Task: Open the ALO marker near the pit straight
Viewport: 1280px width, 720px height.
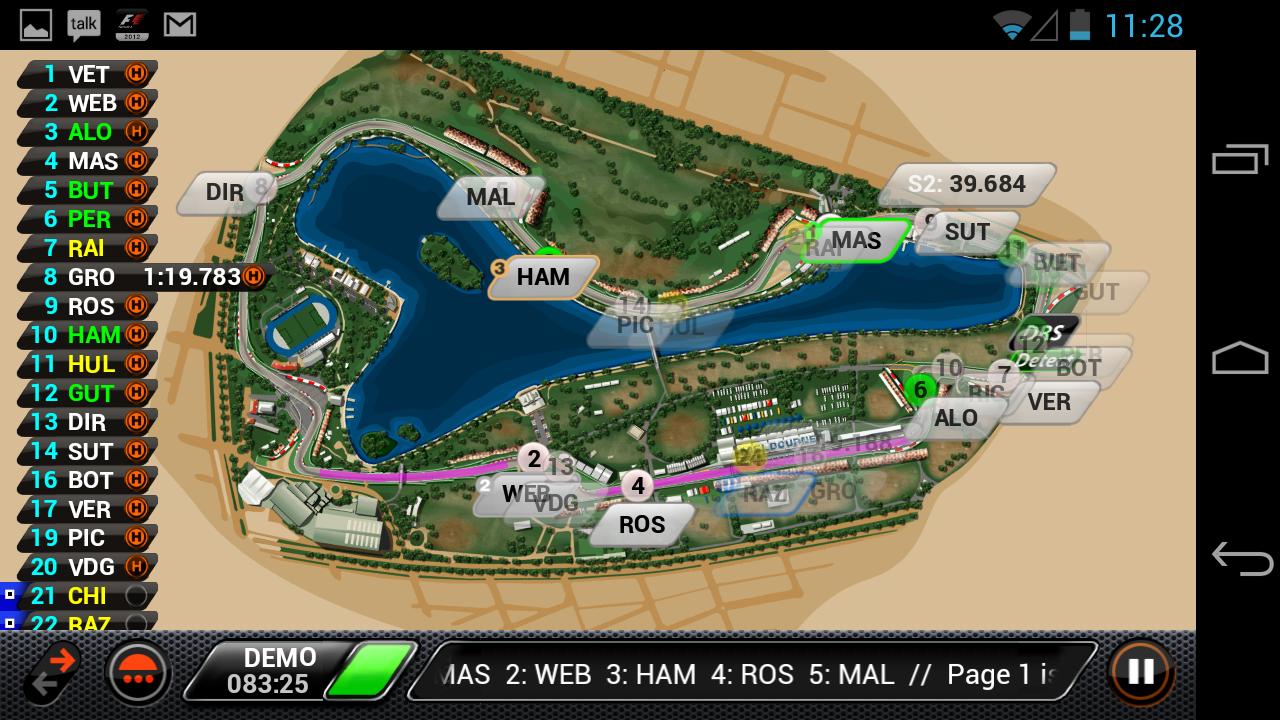Action: click(x=958, y=417)
